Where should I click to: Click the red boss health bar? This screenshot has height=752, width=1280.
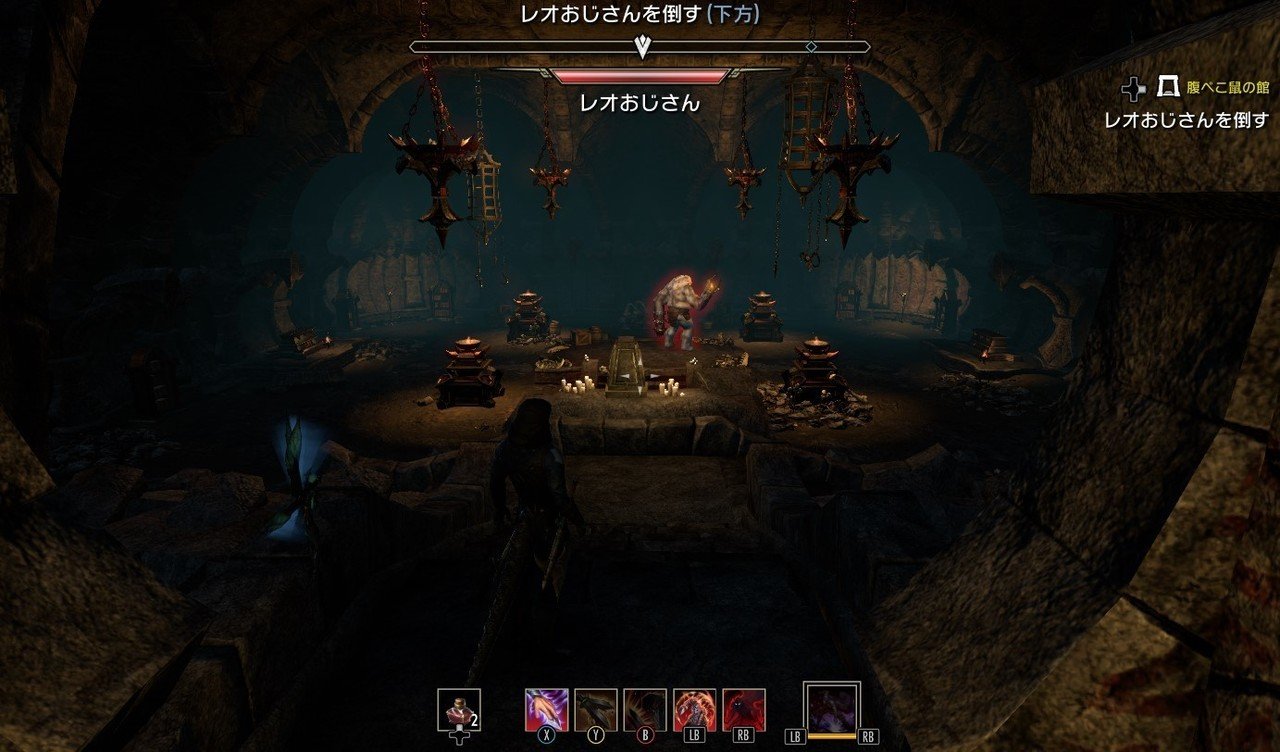[639, 75]
